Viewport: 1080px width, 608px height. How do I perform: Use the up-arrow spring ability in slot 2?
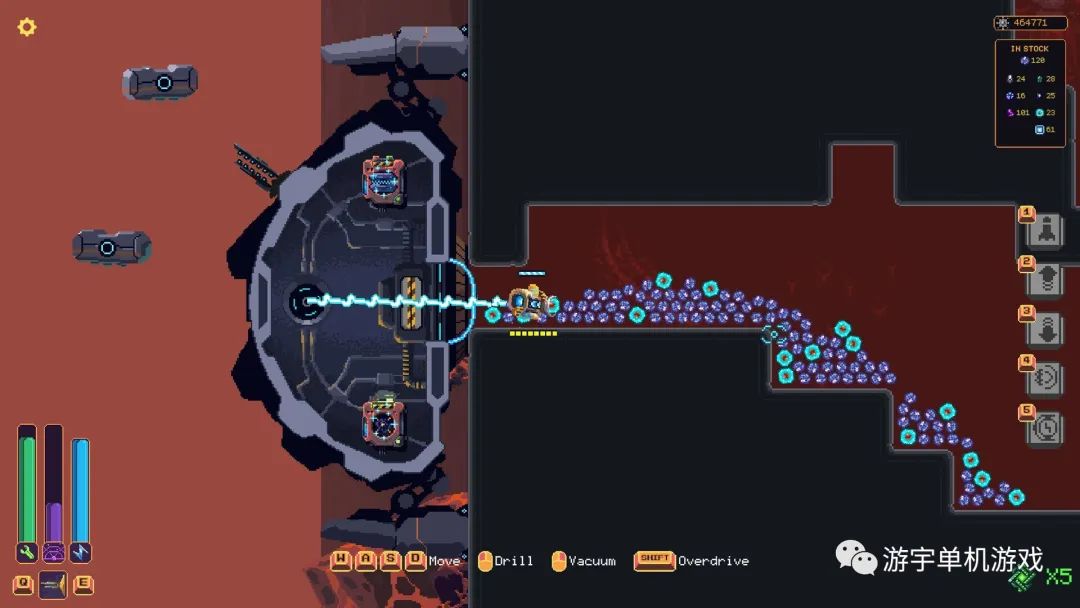point(1046,279)
